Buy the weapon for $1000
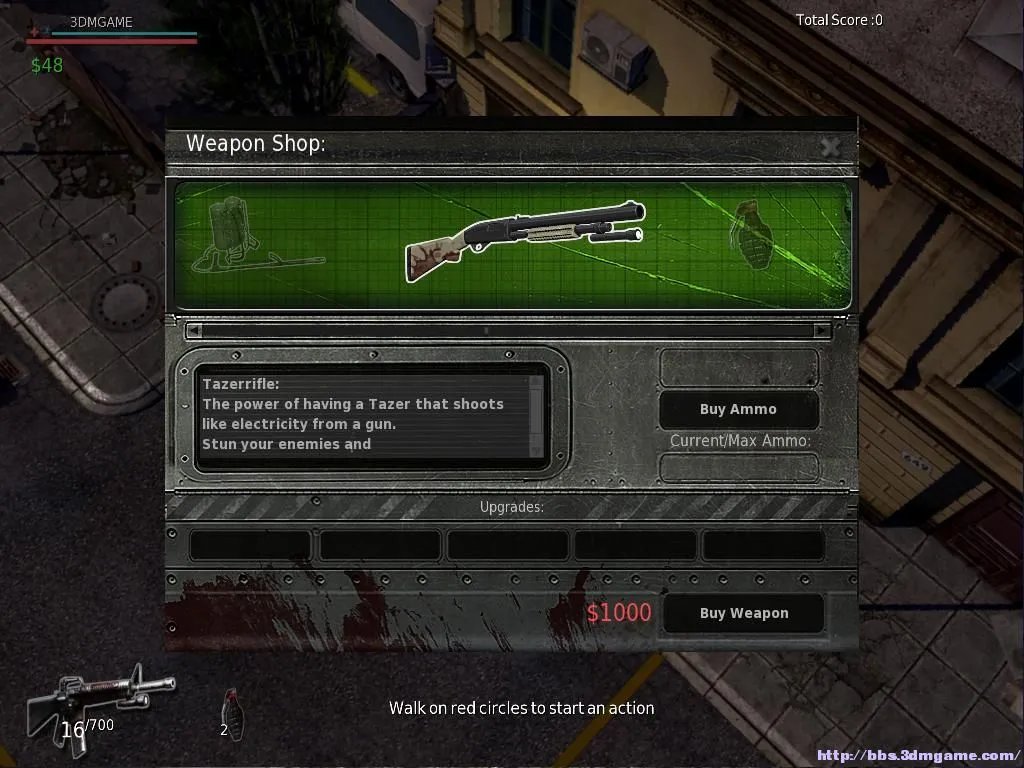The width and height of the screenshot is (1024, 768). [743, 613]
